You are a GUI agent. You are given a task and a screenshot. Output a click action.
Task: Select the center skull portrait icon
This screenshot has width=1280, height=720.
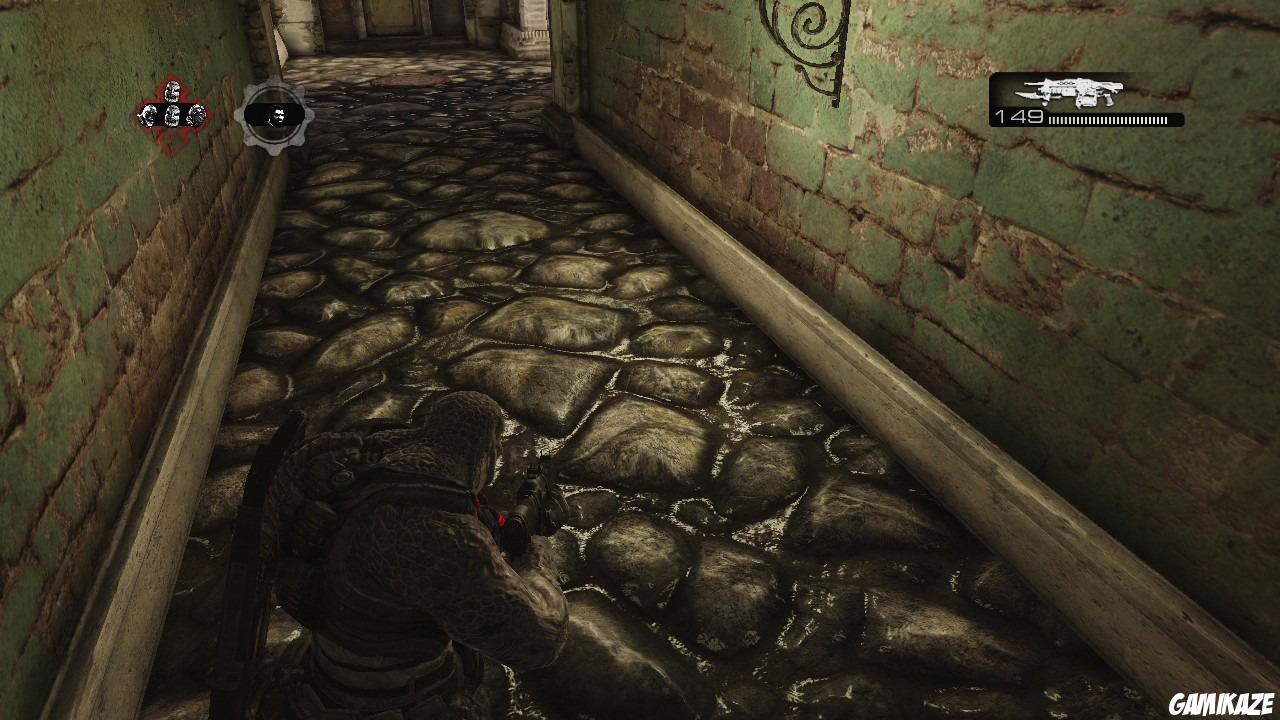click(x=172, y=115)
